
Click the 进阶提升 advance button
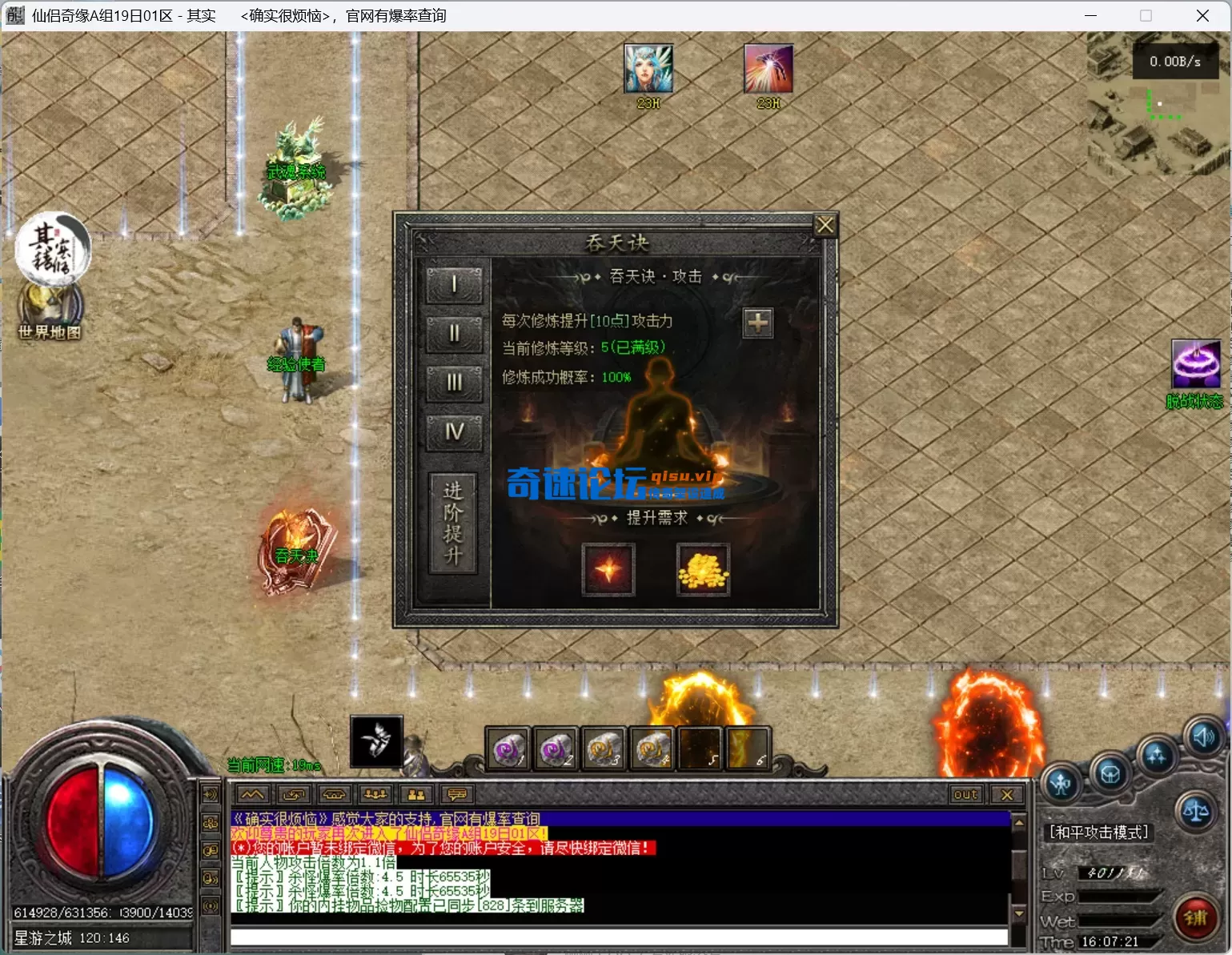(x=453, y=523)
